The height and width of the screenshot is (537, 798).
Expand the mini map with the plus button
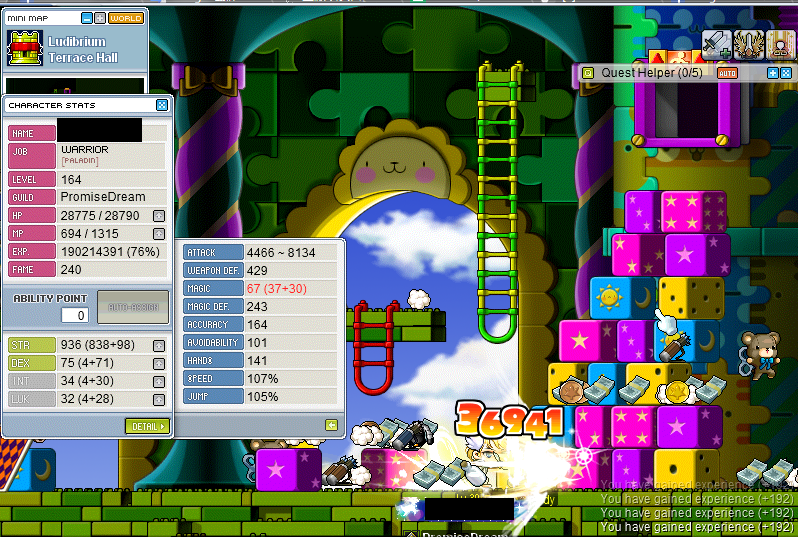point(100,18)
